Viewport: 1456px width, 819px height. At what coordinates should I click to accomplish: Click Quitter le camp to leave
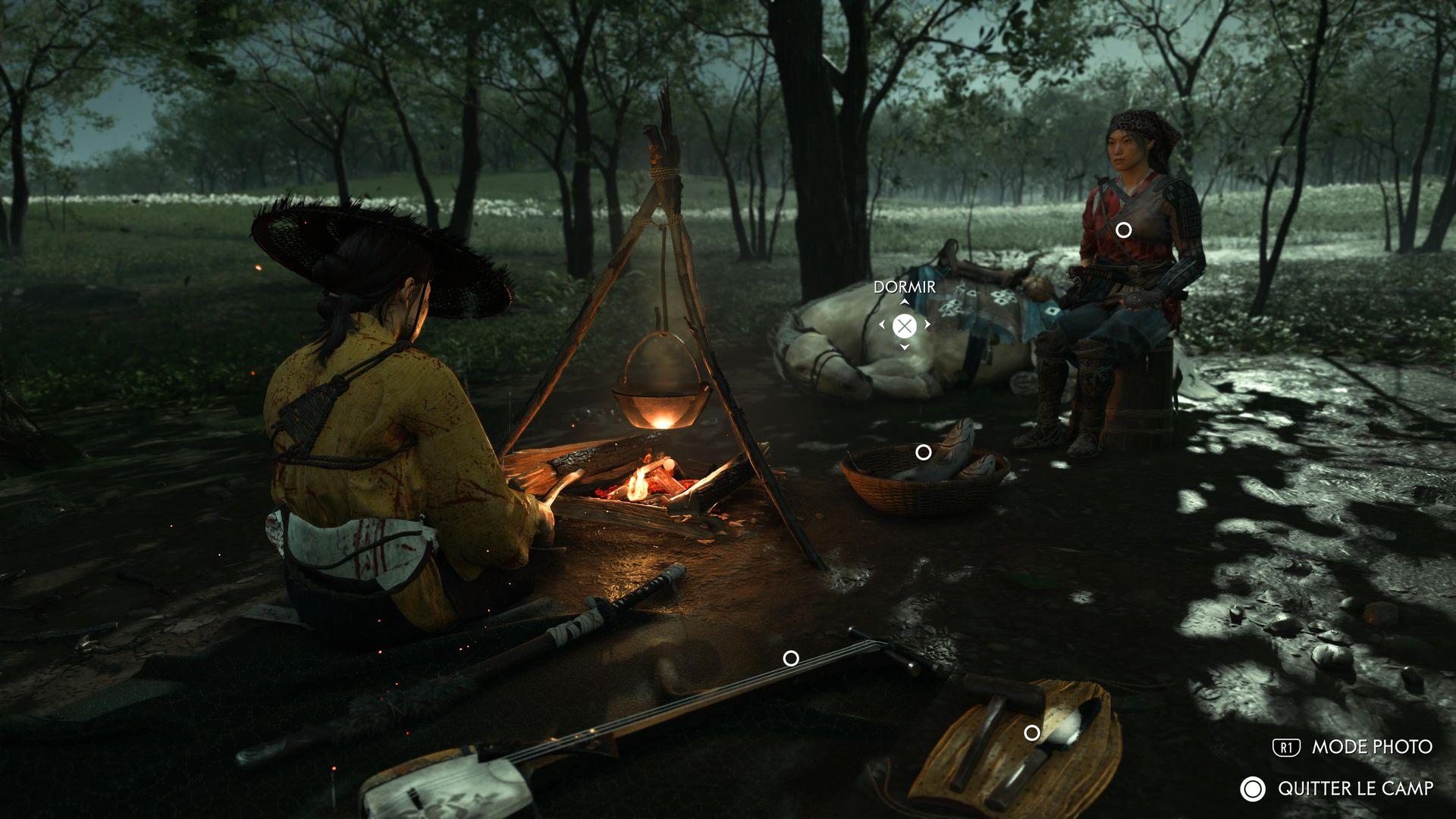pyautogui.click(x=1338, y=789)
